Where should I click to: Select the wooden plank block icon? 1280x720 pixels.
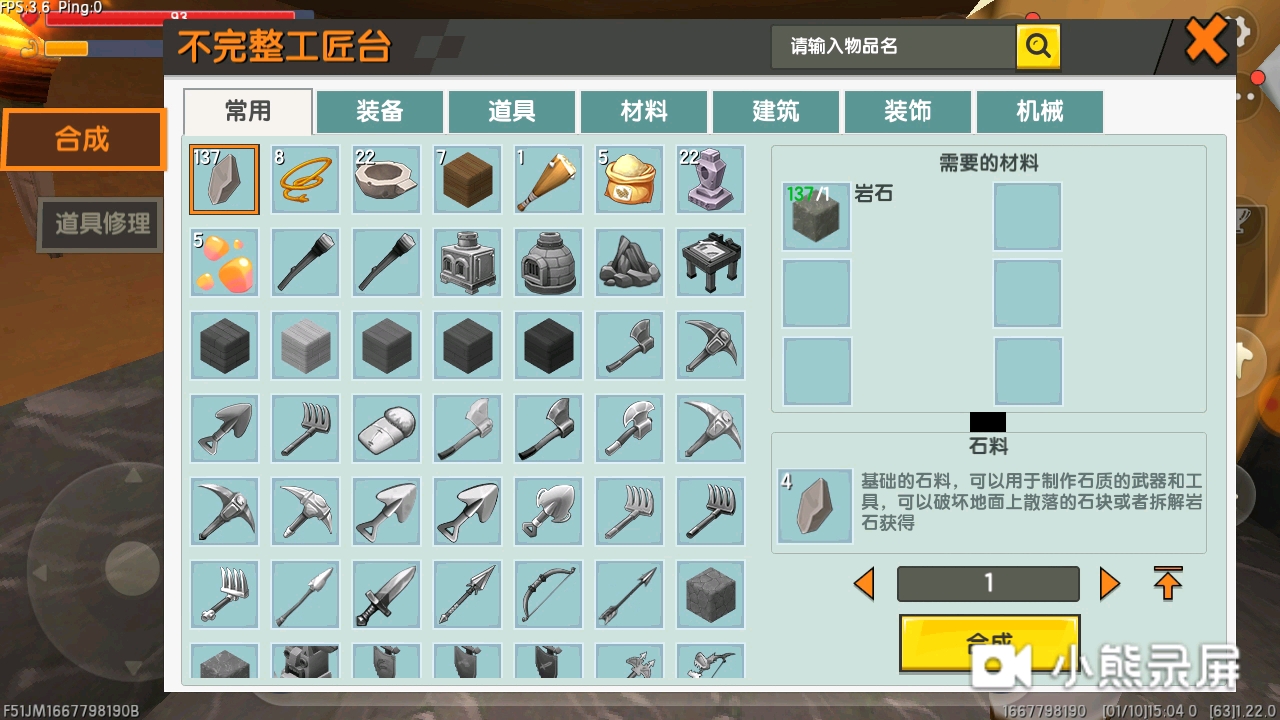(467, 180)
